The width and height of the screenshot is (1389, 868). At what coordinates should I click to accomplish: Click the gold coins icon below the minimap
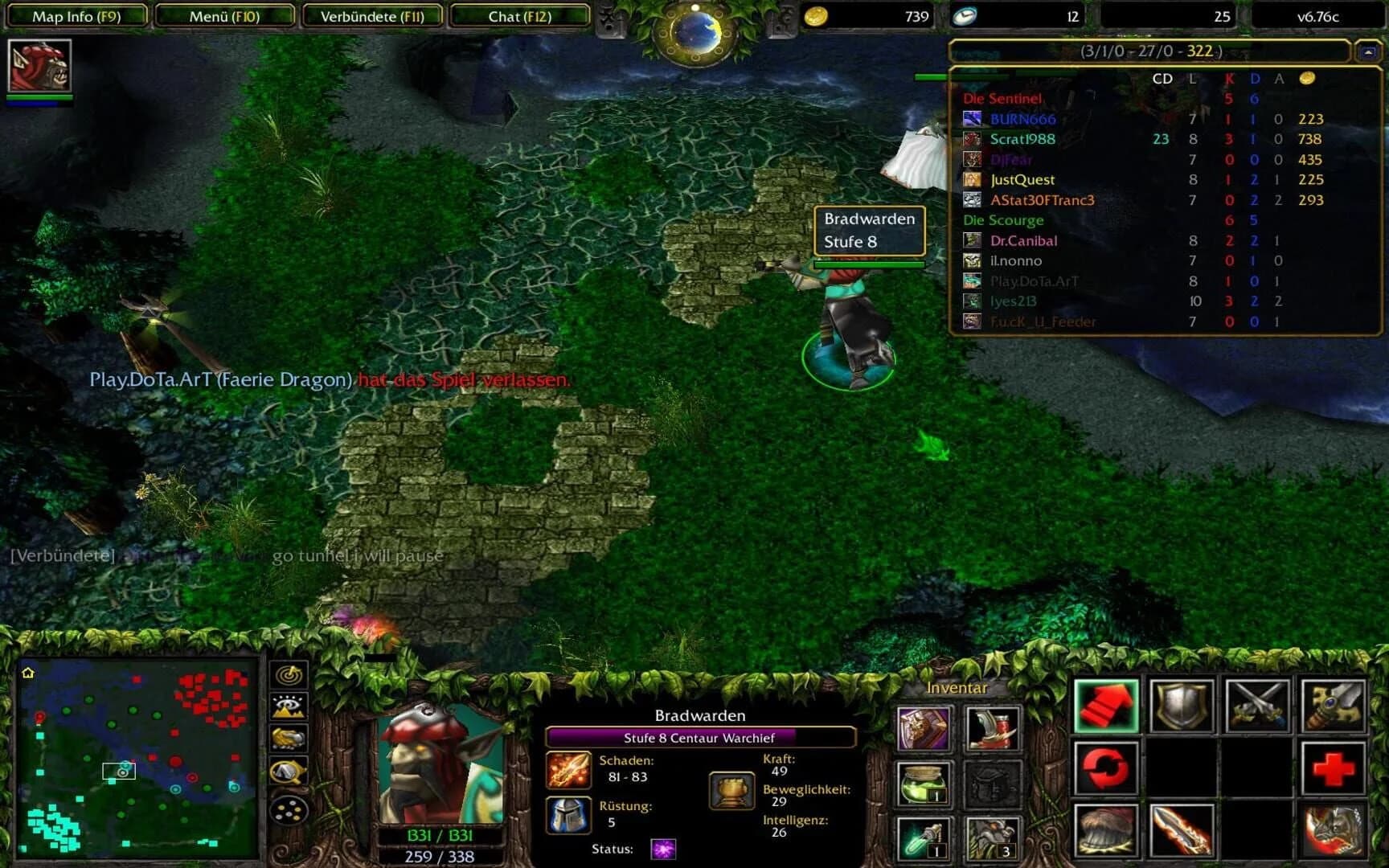[289, 810]
